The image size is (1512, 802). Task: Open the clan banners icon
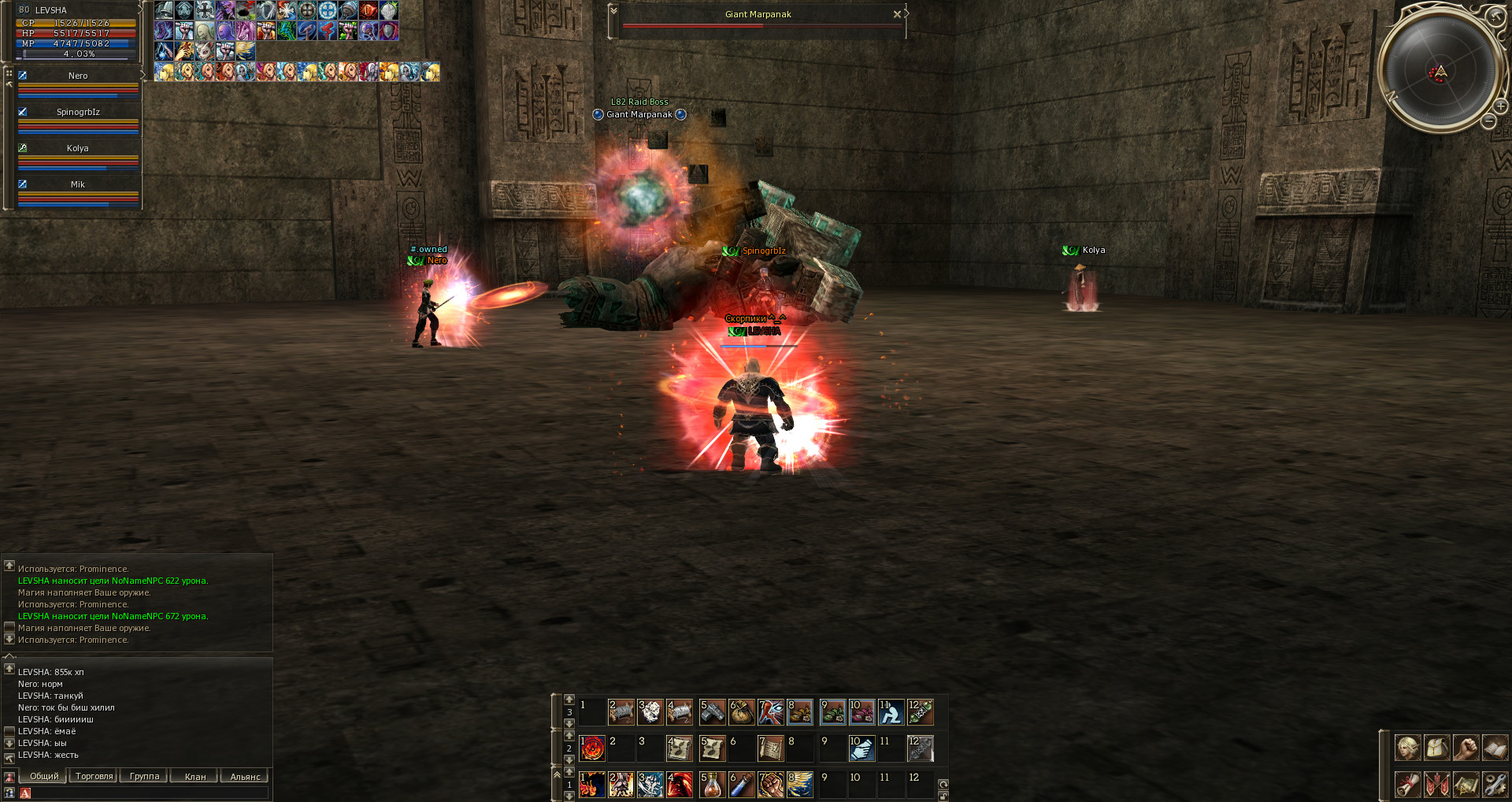[1436, 785]
